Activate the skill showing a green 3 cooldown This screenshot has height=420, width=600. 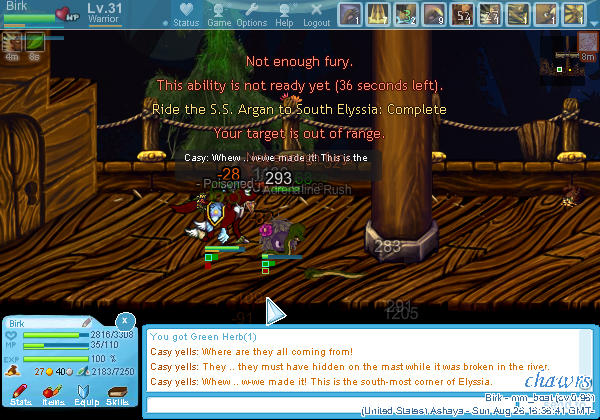[406, 15]
